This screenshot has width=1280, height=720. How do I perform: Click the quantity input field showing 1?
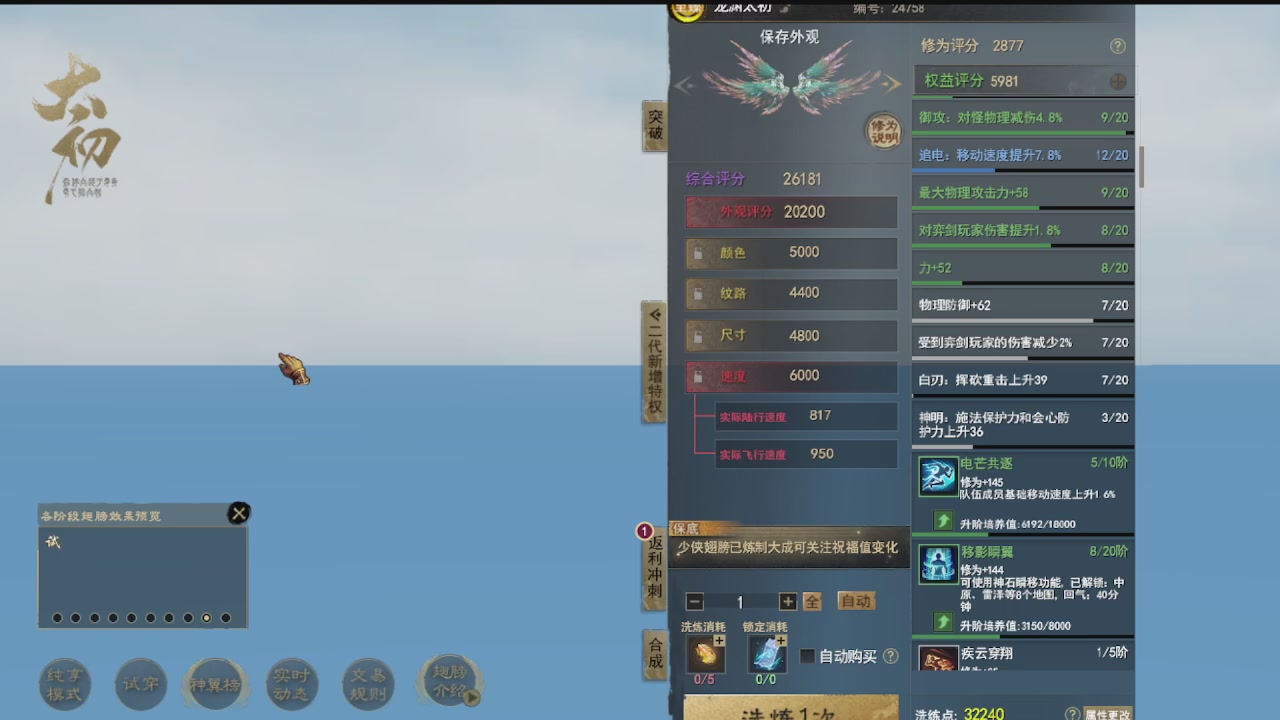click(x=740, y=601)
